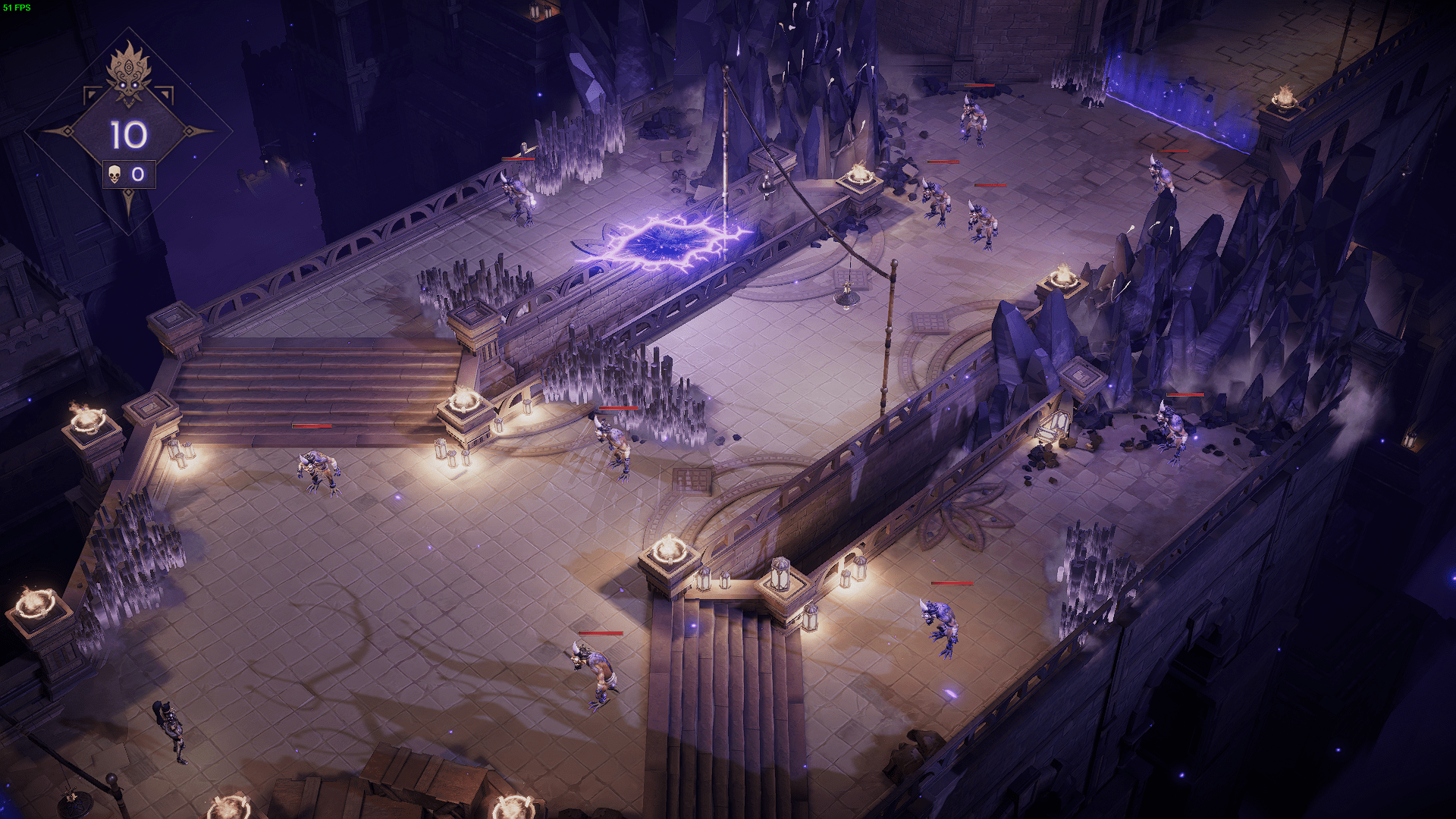Select the wave number 10 display

129,135
